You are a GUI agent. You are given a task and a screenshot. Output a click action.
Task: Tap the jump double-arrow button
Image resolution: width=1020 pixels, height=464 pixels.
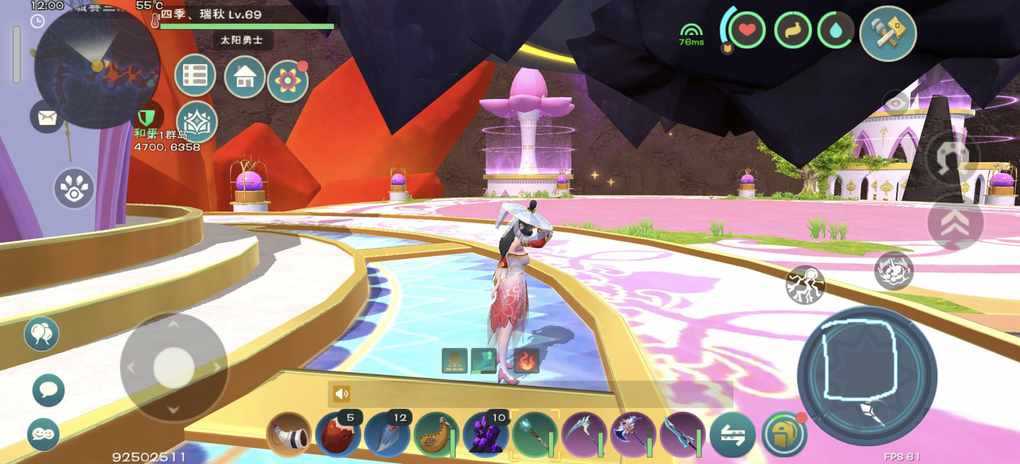point(955,223)
